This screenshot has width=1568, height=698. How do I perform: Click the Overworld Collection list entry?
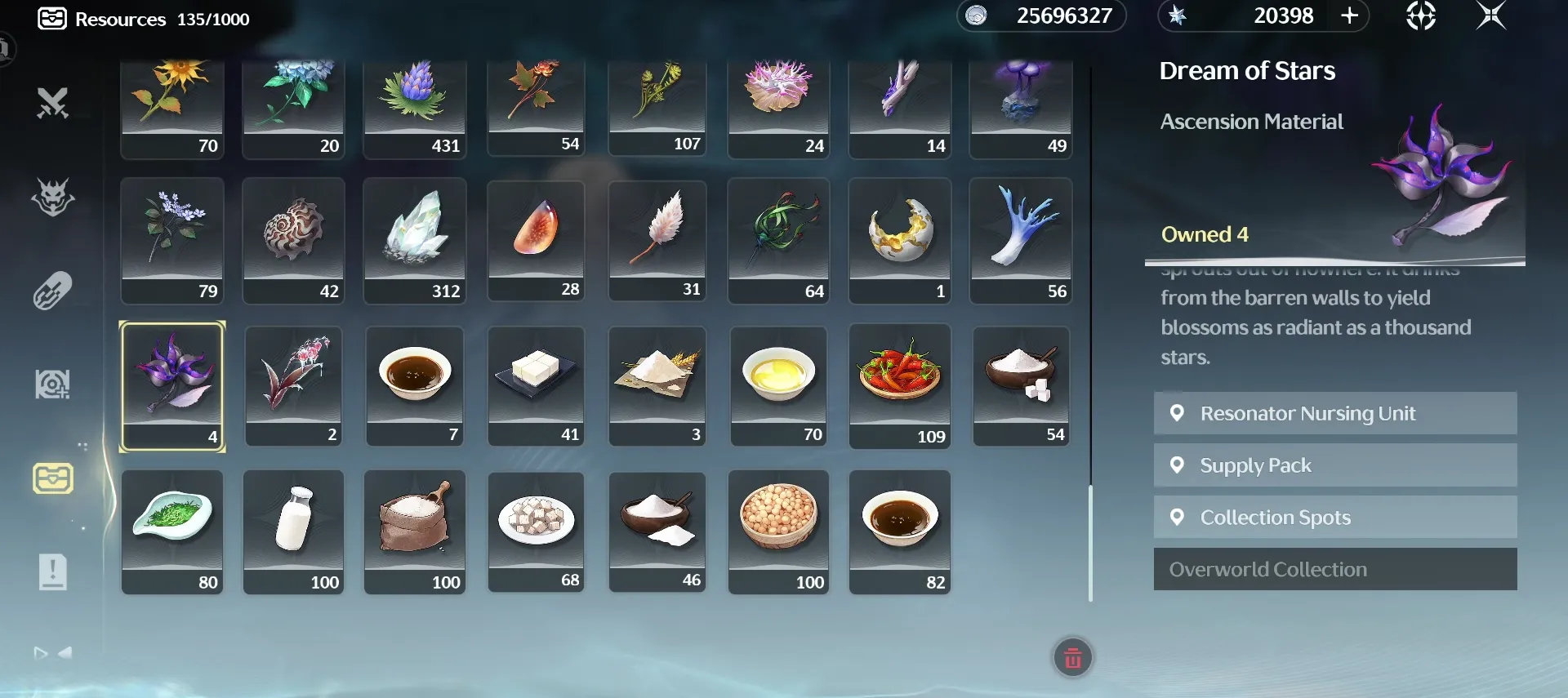(1334, 568)
